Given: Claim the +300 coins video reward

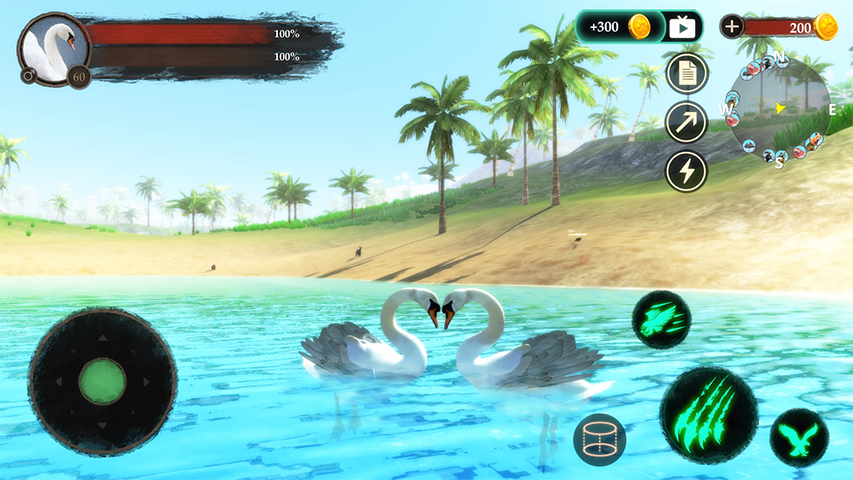Looking at the screenshot, I should pyautogui.click(x=638, y=27).
